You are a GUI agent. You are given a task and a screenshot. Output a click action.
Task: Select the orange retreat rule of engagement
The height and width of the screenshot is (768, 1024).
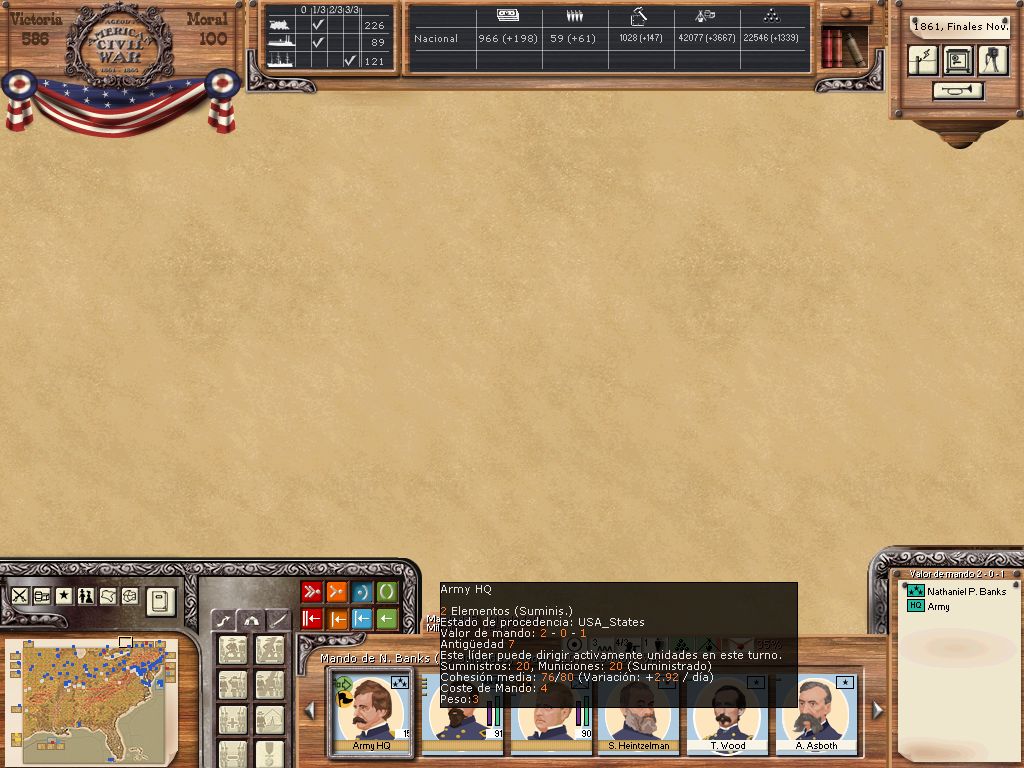pos(337,619)
